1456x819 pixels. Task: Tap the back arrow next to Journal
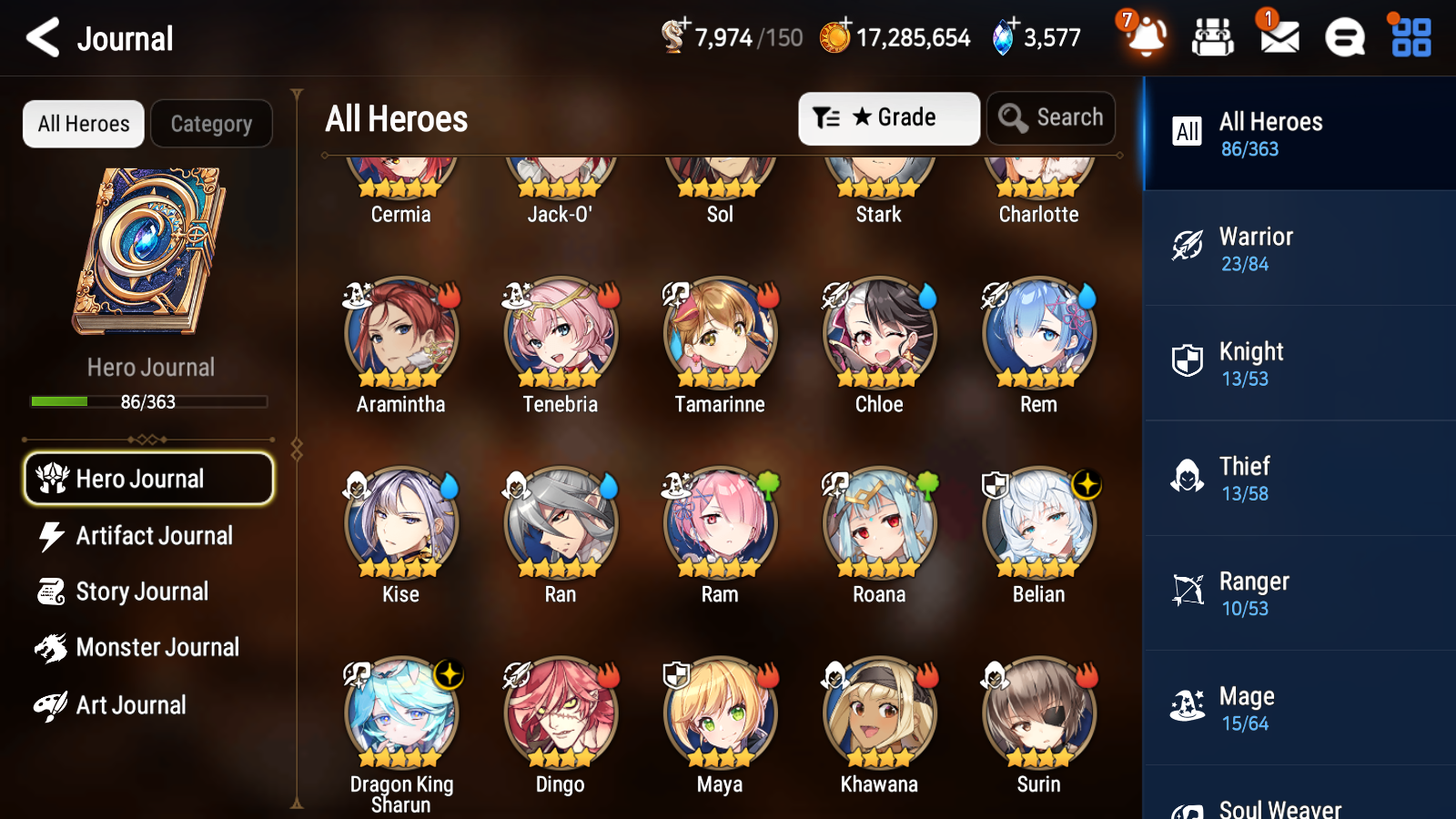(x=41, y=37)
